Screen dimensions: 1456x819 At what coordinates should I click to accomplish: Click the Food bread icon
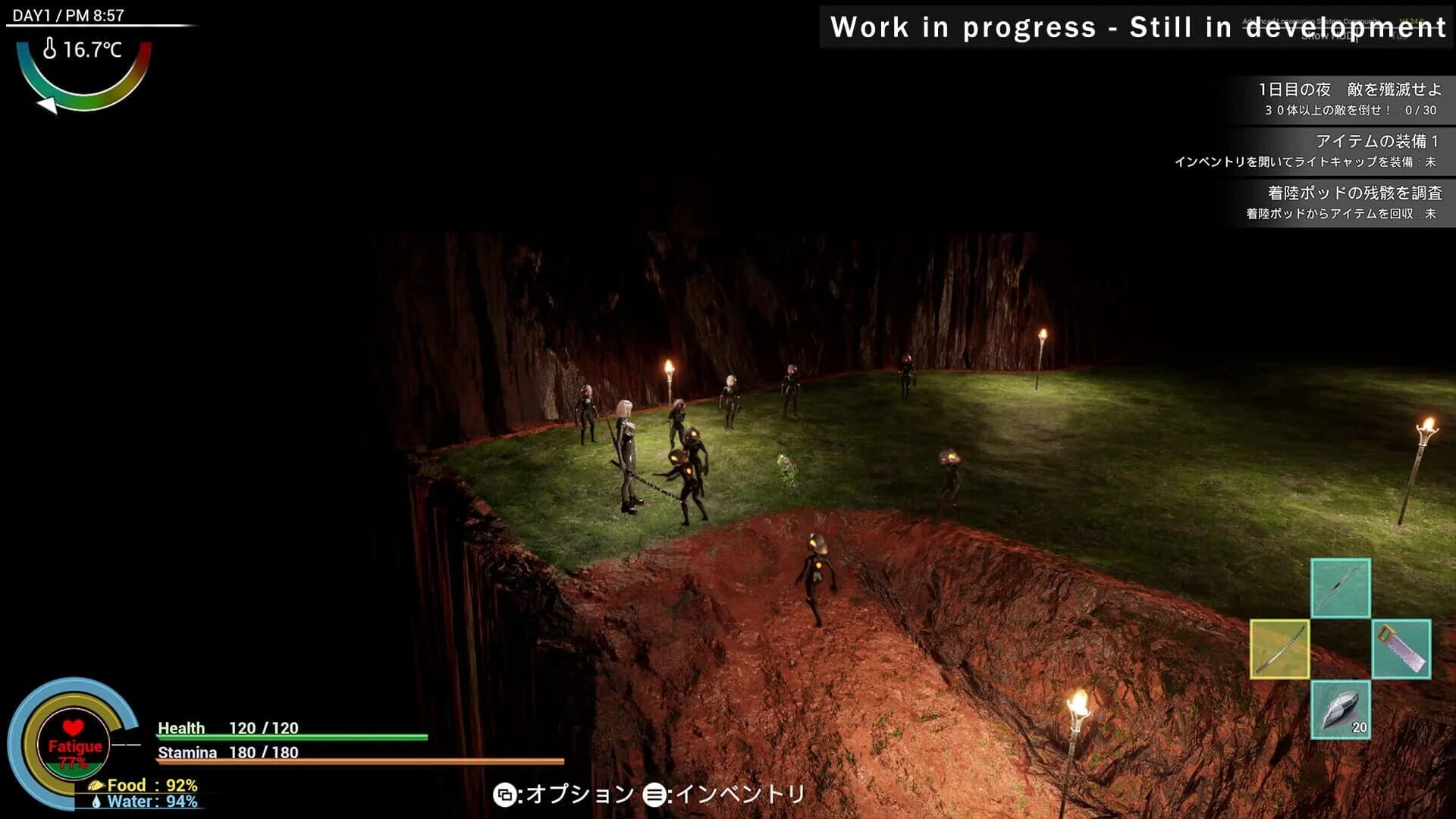[x=96, y=785]
